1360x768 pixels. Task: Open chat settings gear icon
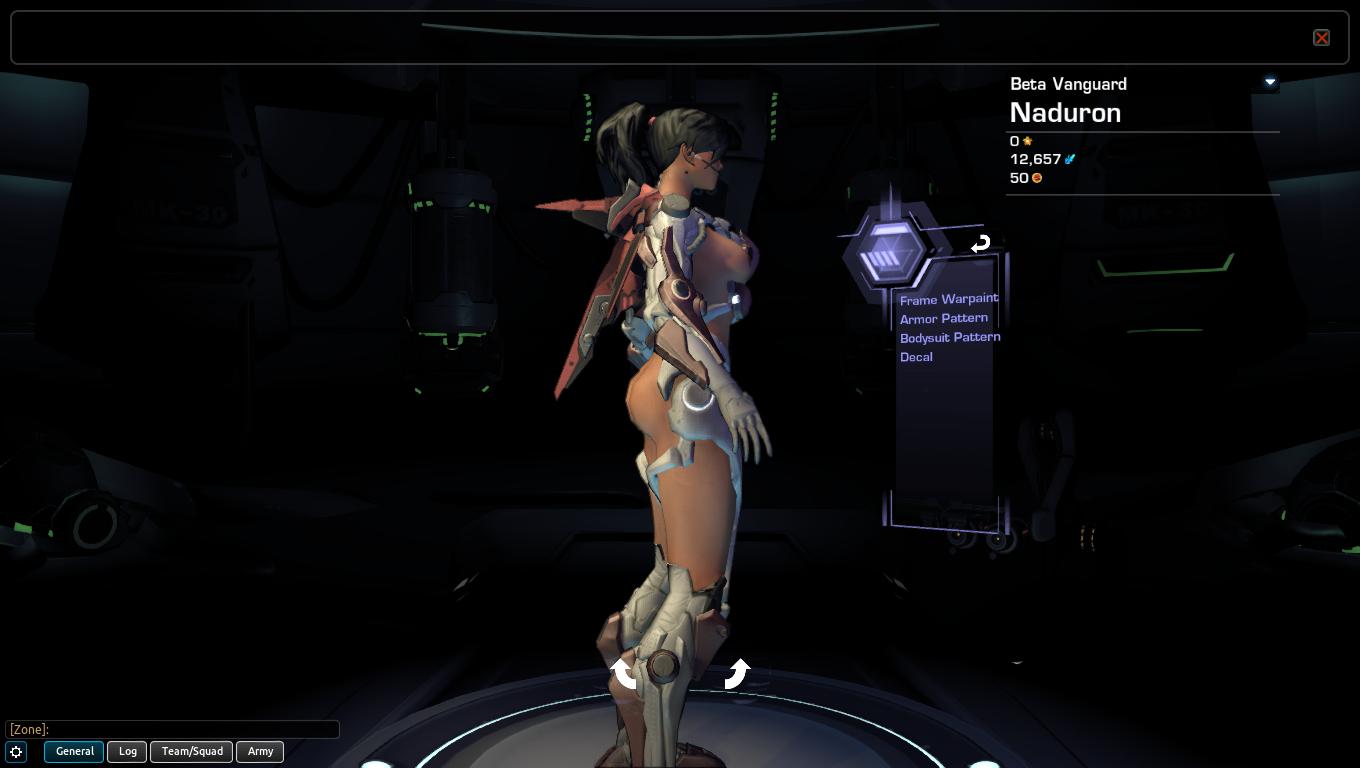coord(16,752)
